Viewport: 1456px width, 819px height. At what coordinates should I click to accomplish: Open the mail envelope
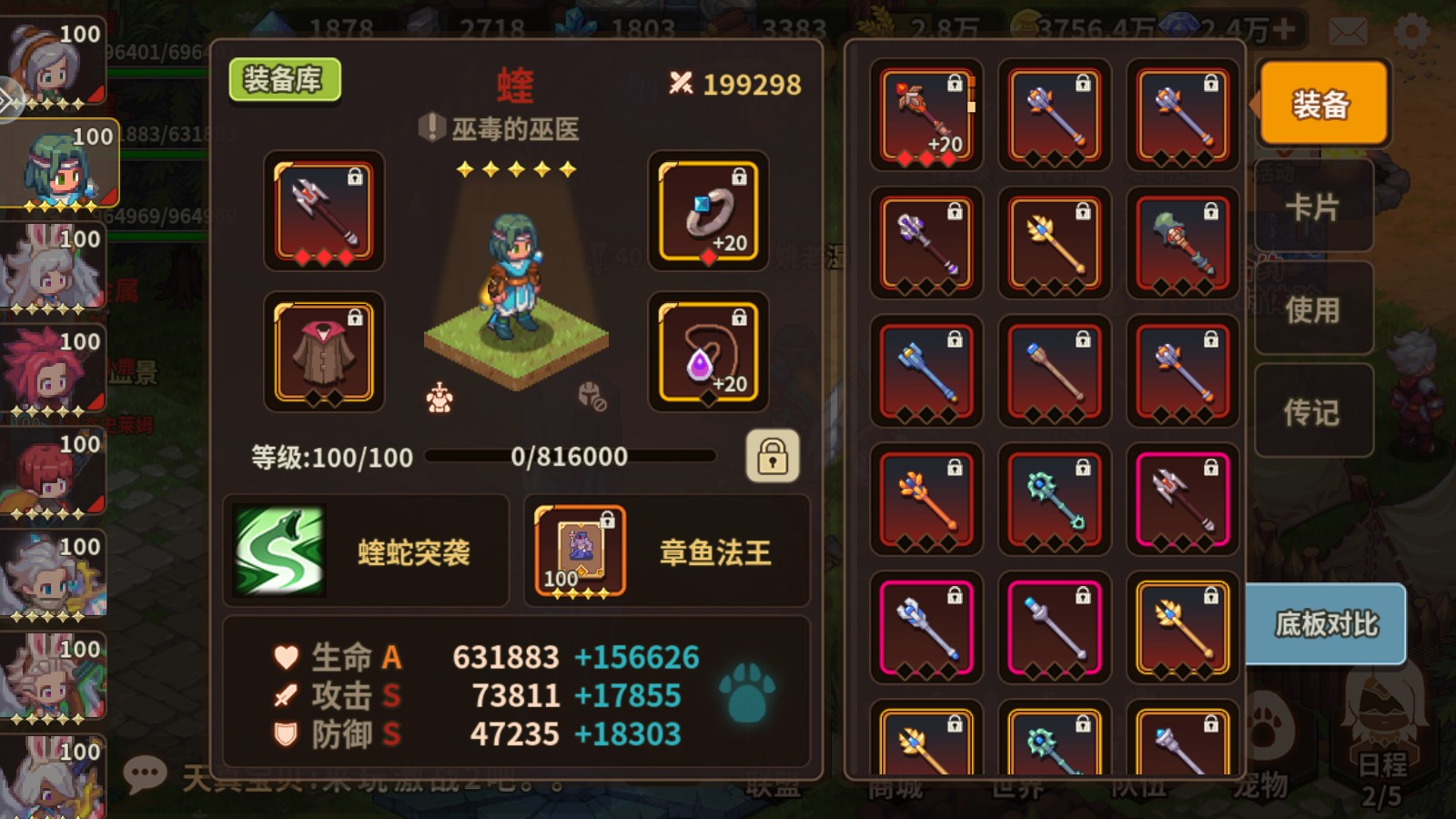coord(1348,32)
